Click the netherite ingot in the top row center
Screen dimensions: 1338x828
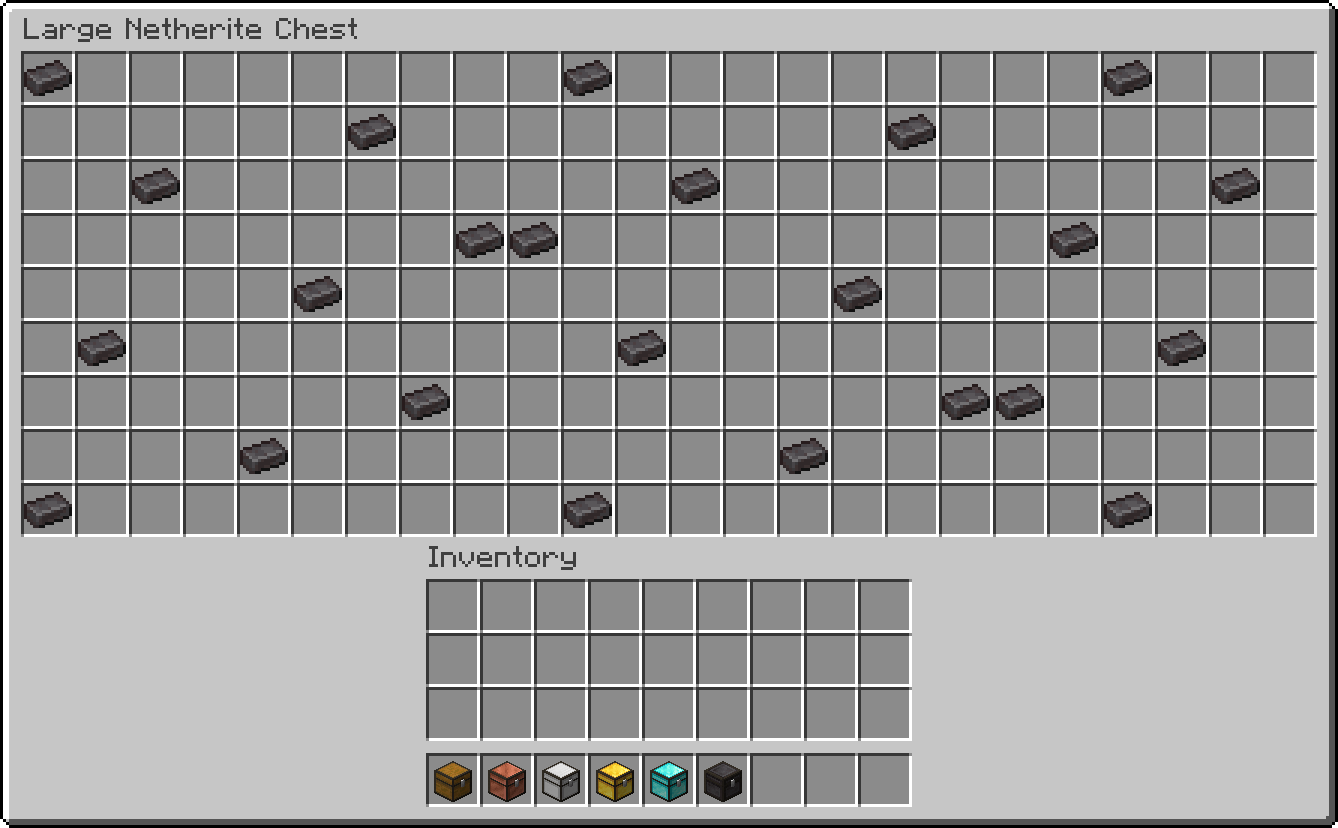tap(587, 76)
